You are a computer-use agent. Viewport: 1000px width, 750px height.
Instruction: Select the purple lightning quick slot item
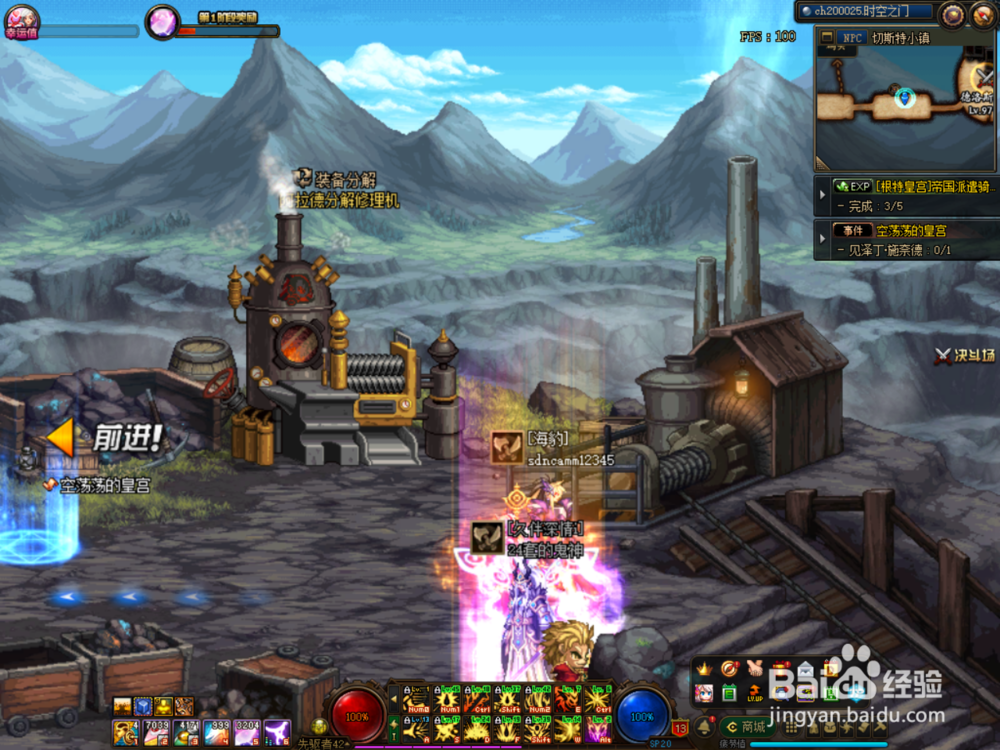277,732
